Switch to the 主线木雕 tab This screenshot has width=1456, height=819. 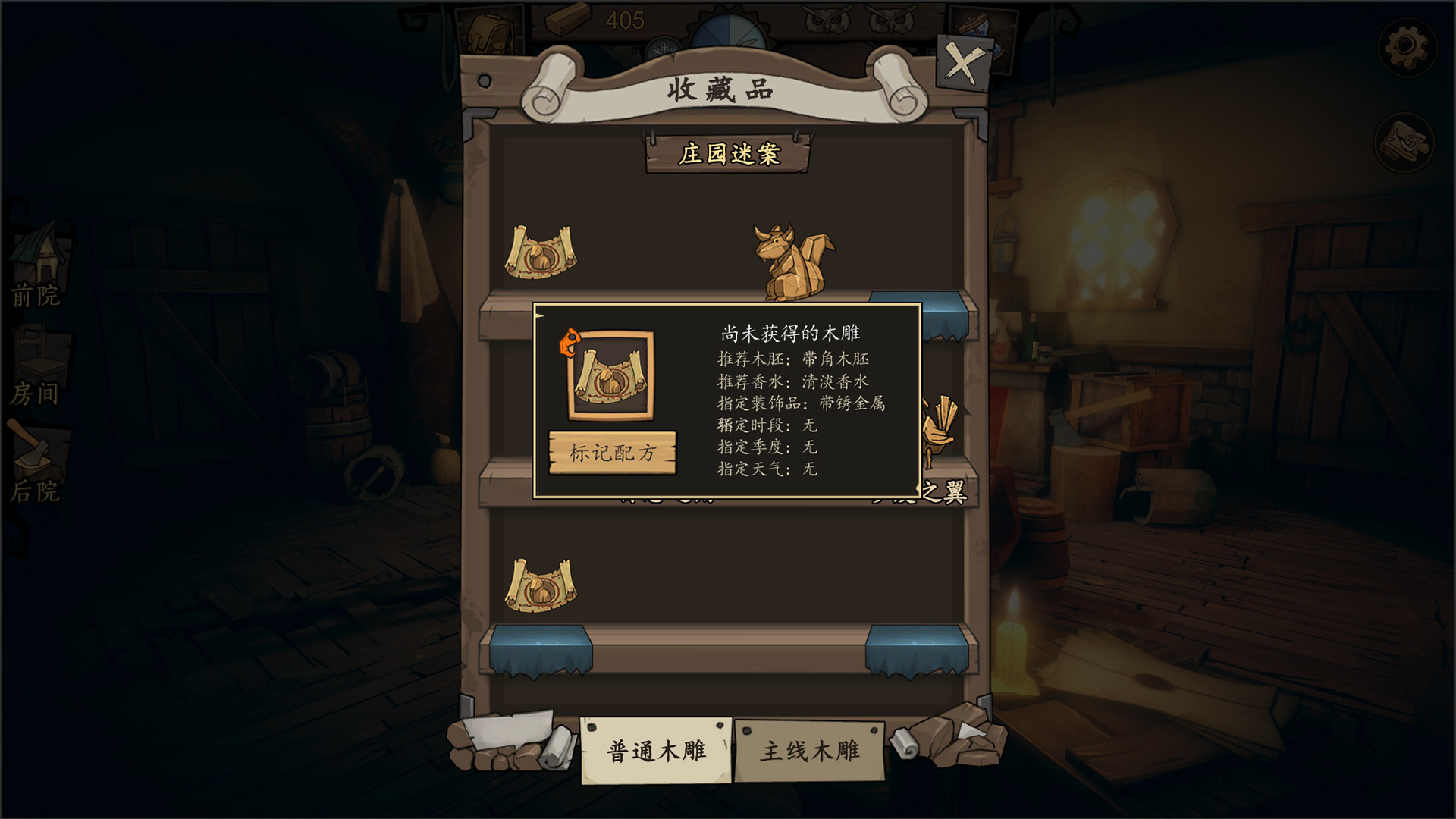coord(808,751)
